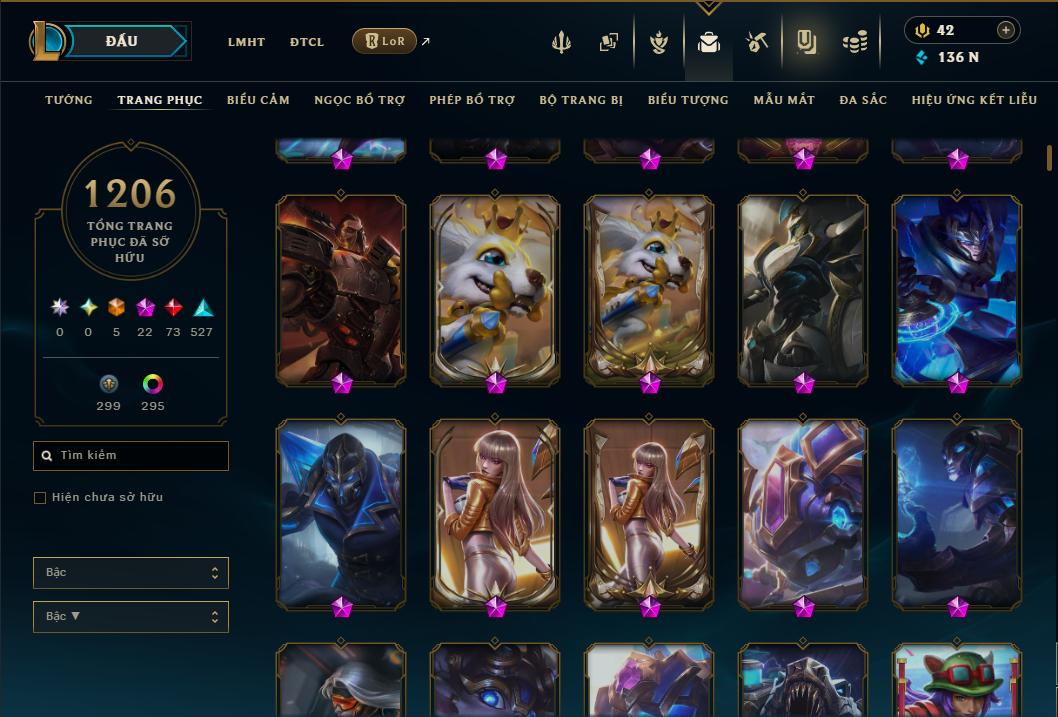Launch the LoR external link button
The width and height of the screenshot is (1058, 717).
[x=385, y=41]
